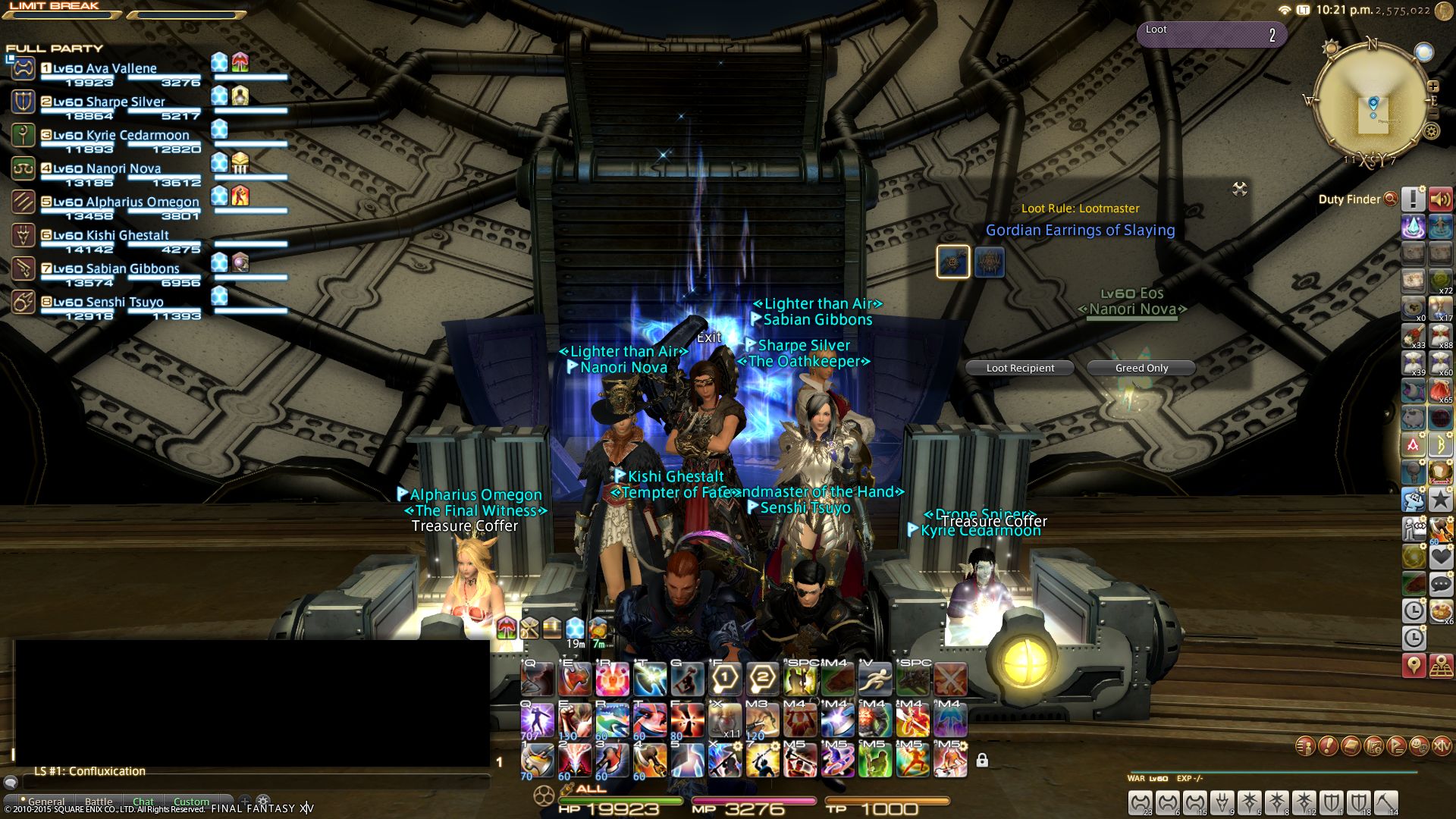Switch to the Battle chat tab

point(99,802)
